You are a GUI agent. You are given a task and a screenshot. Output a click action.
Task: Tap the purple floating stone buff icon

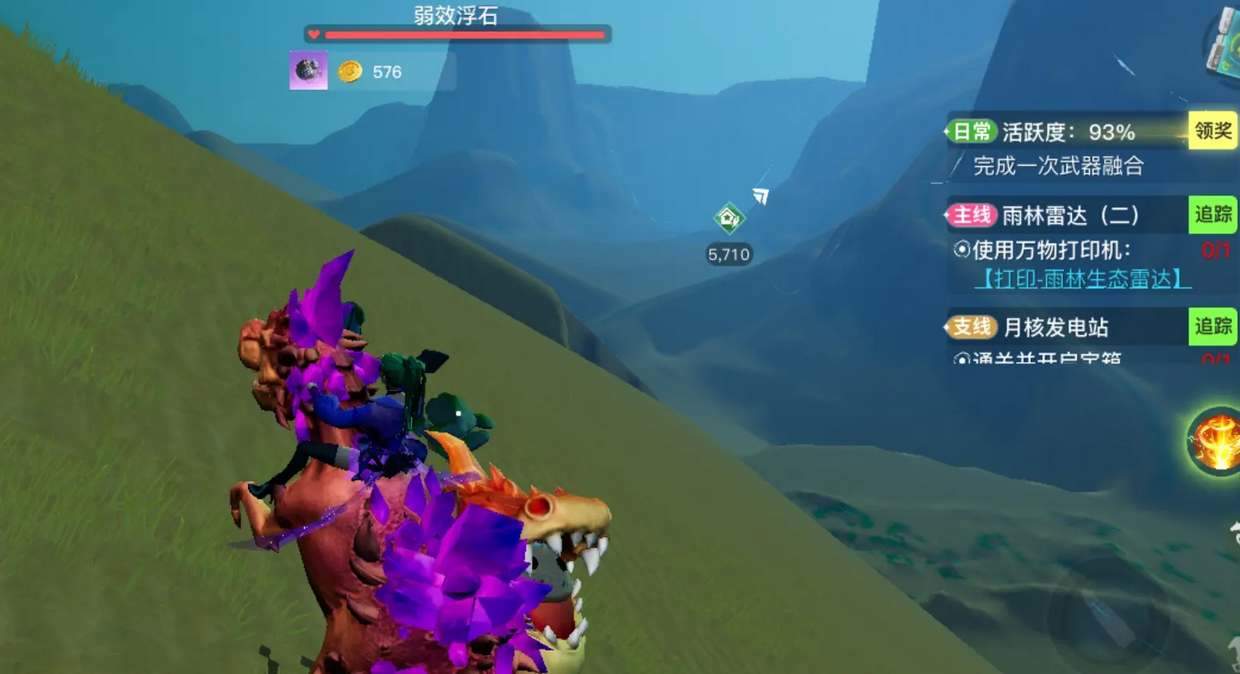point(308,71)
